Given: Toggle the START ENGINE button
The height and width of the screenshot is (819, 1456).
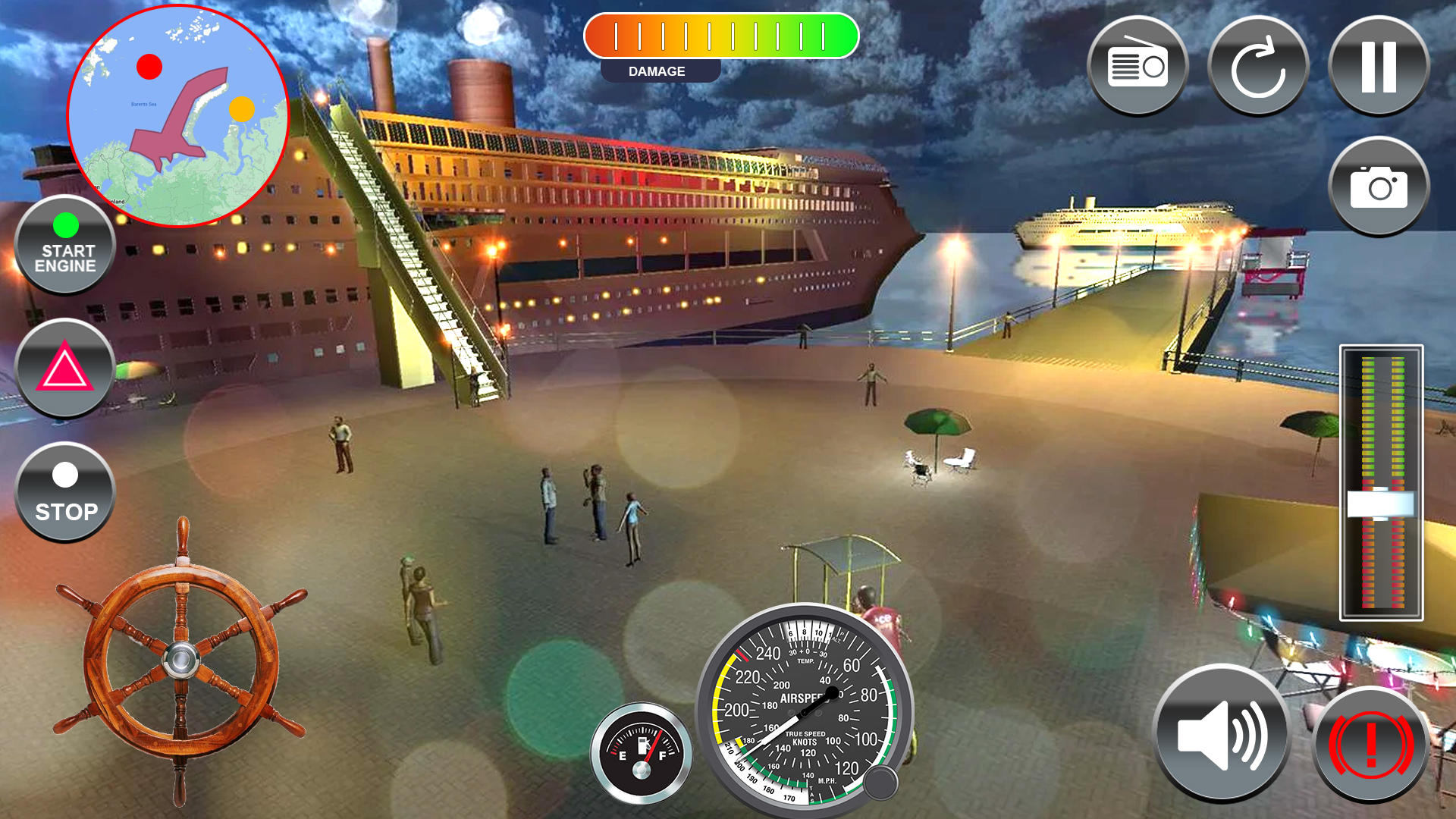Looking at the screenshot, I should 66,245.
